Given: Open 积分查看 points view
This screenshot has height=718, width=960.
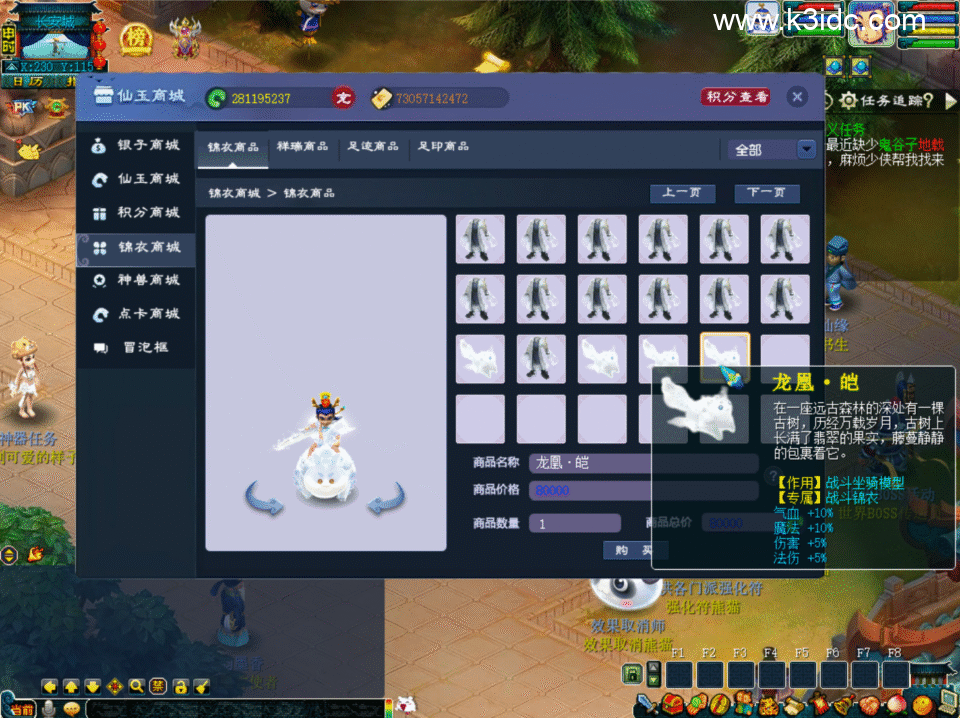Looking at the screenshot, I should click(736, 97).
